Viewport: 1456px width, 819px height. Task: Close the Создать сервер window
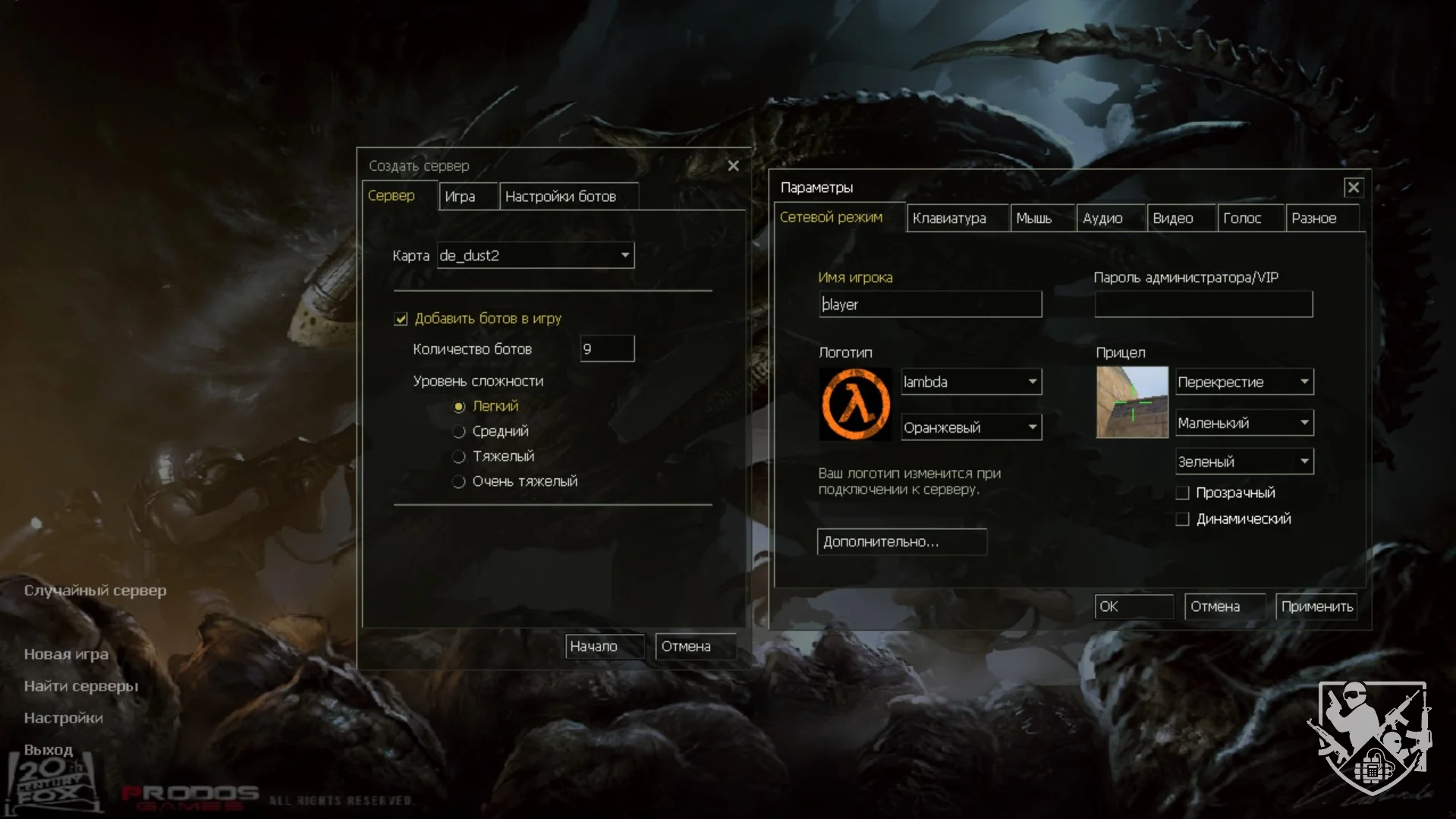(x=733, y=165)
